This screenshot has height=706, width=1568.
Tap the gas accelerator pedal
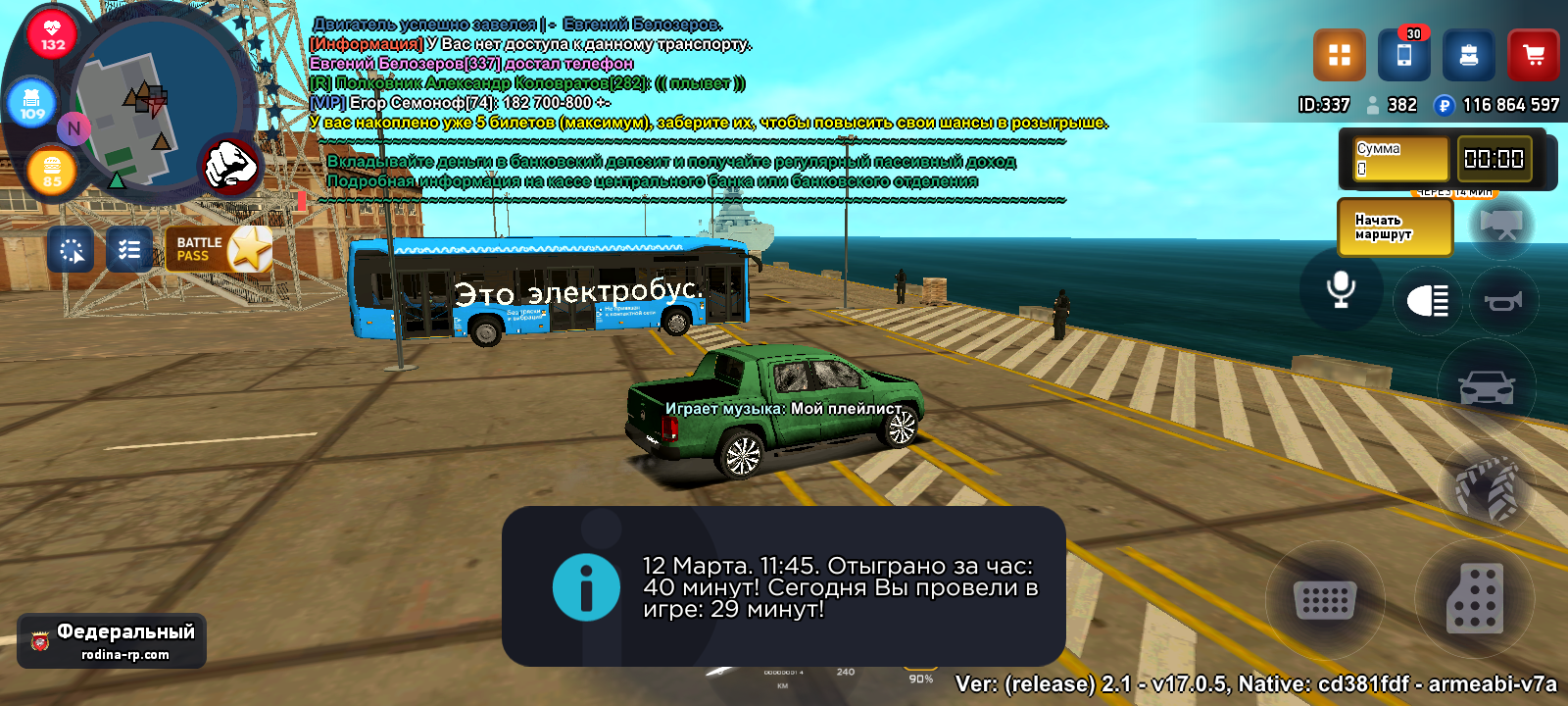[1474, 598]
